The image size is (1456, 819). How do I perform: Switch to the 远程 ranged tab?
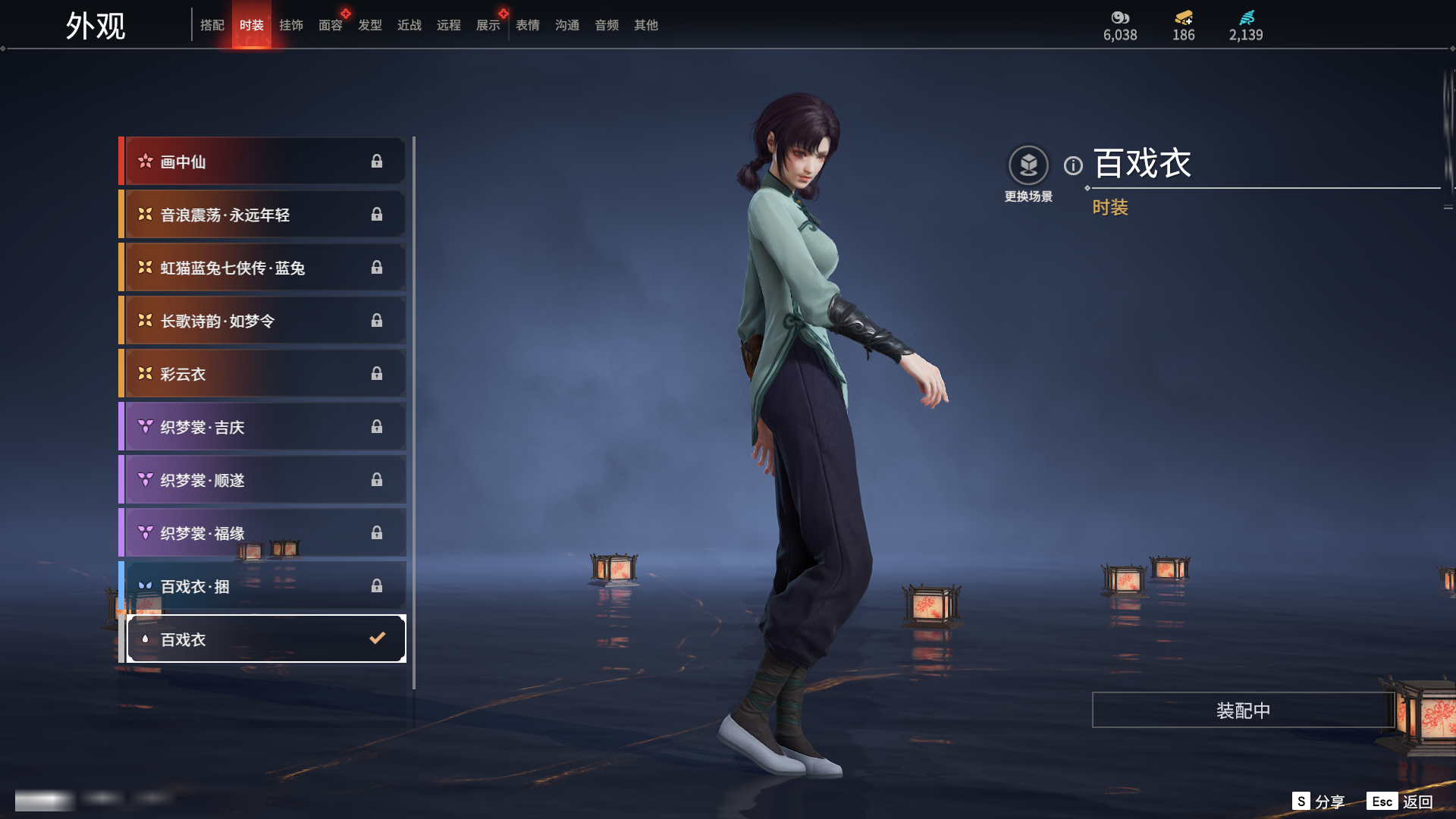click(x=449, y=25)
